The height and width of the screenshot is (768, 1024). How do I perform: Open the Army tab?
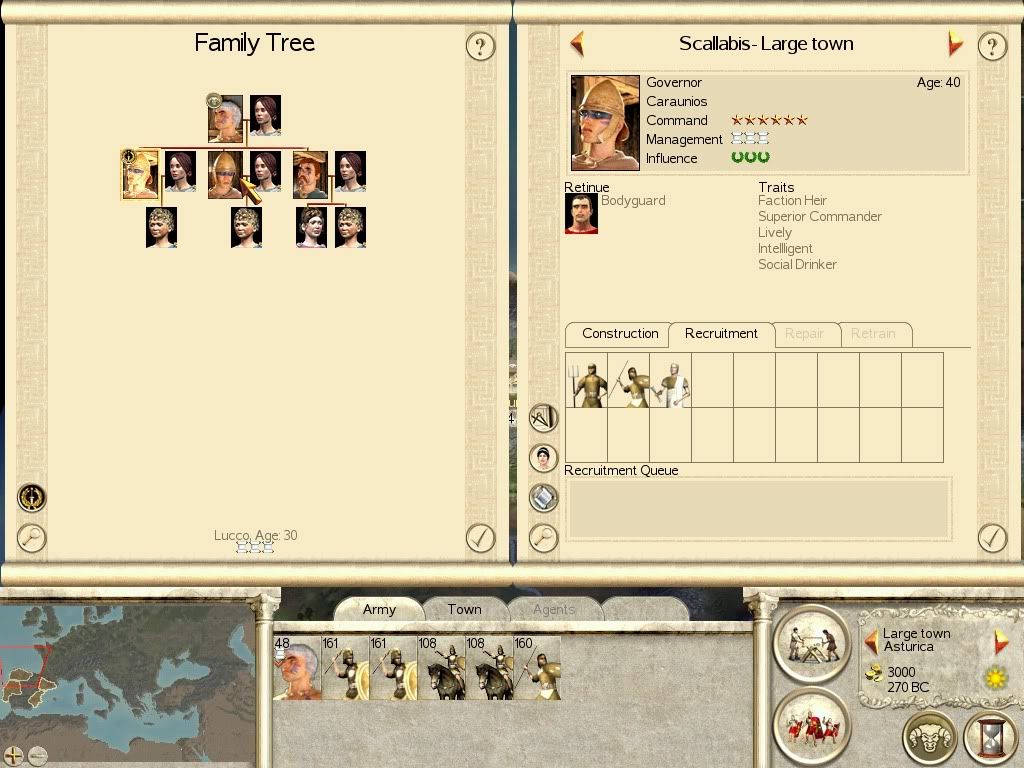(x=379, y=609)
